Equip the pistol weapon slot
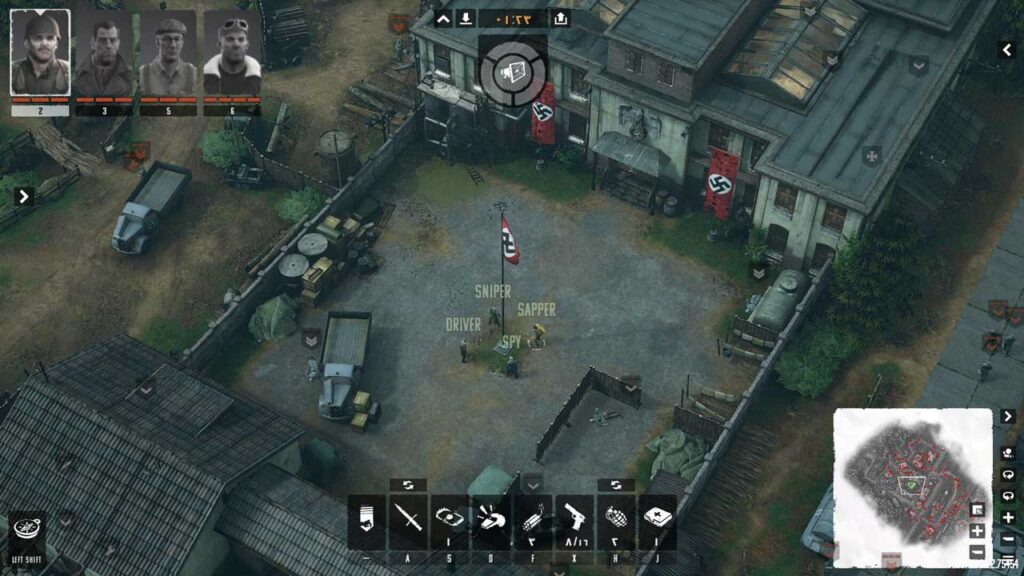 (574, 520)
